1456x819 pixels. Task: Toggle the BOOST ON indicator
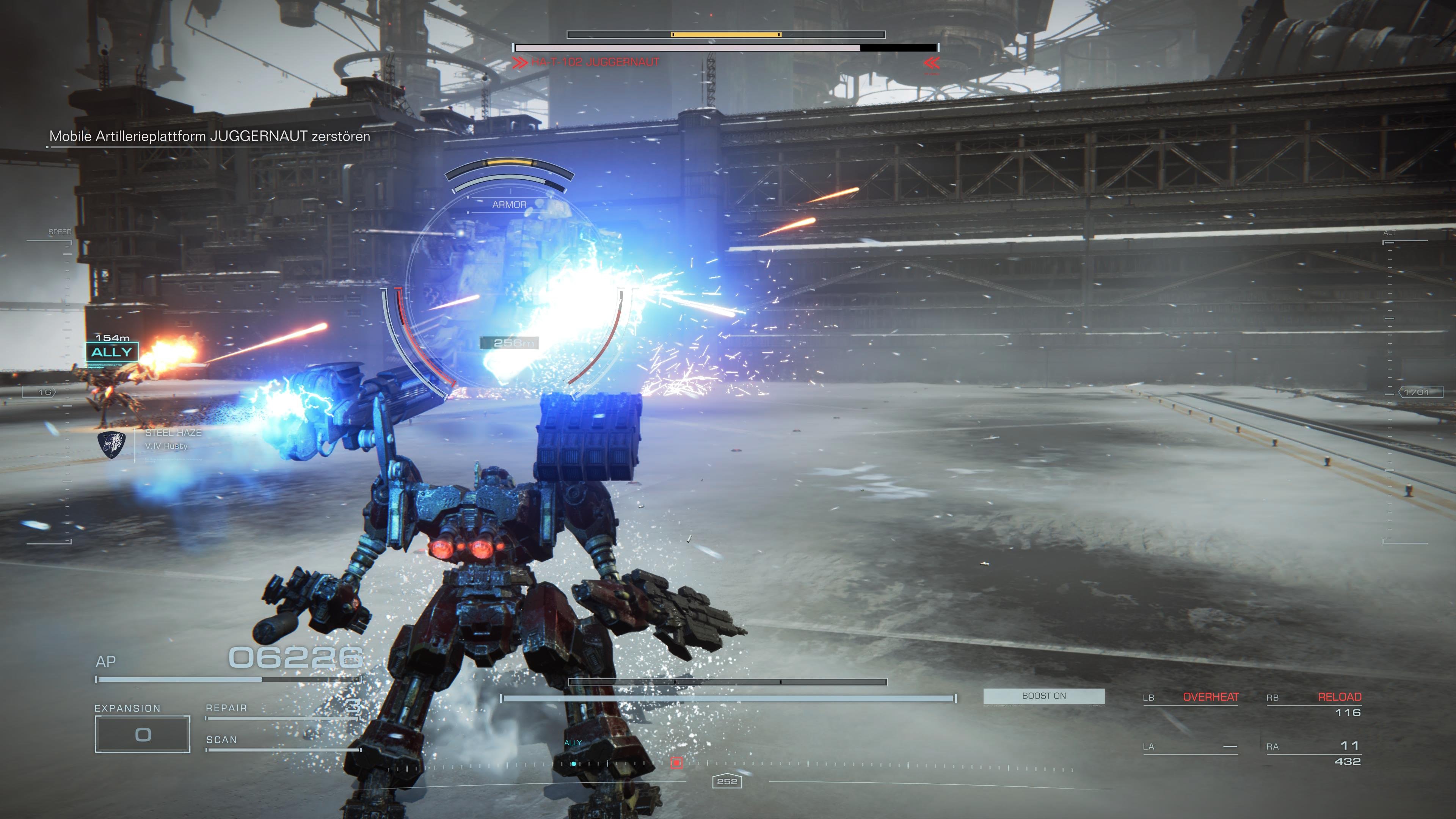1045,696
